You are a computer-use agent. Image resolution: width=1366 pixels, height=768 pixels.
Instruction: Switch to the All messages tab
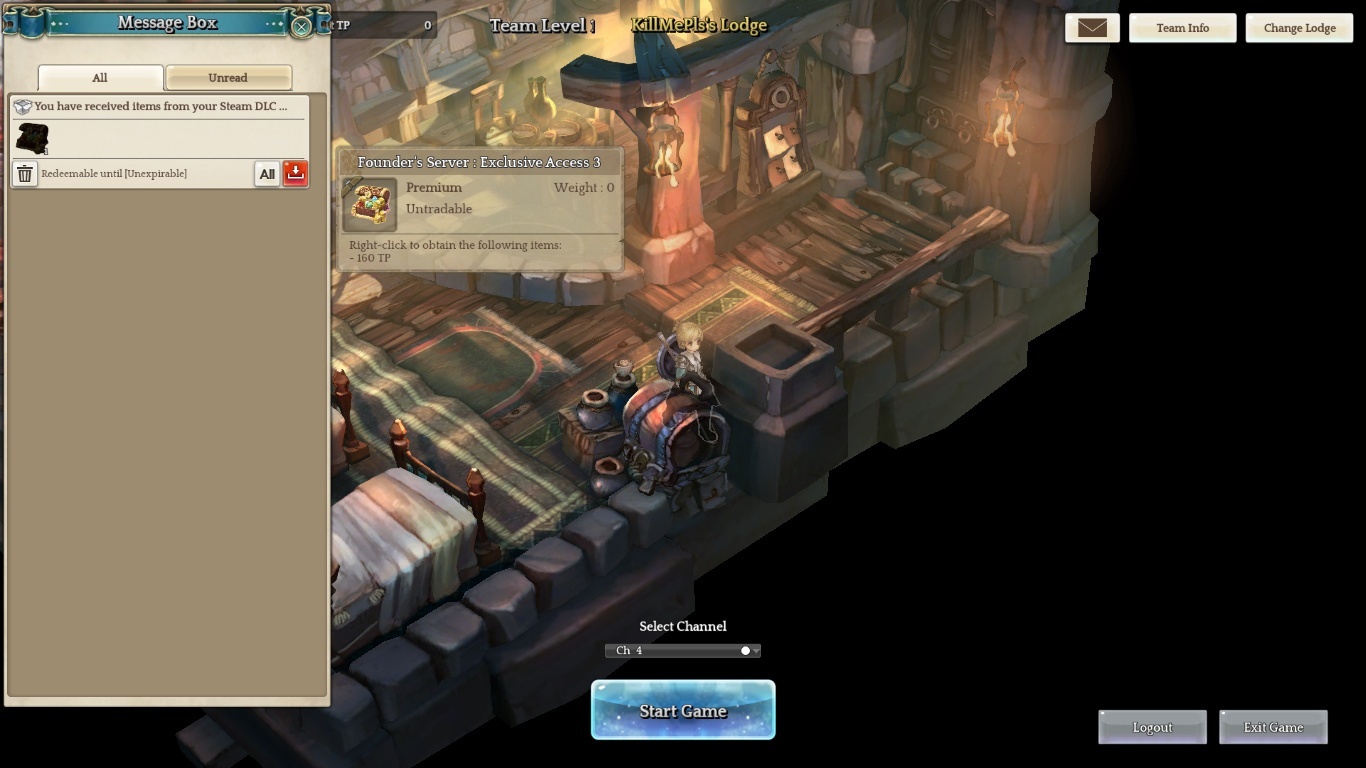[100, 77]
